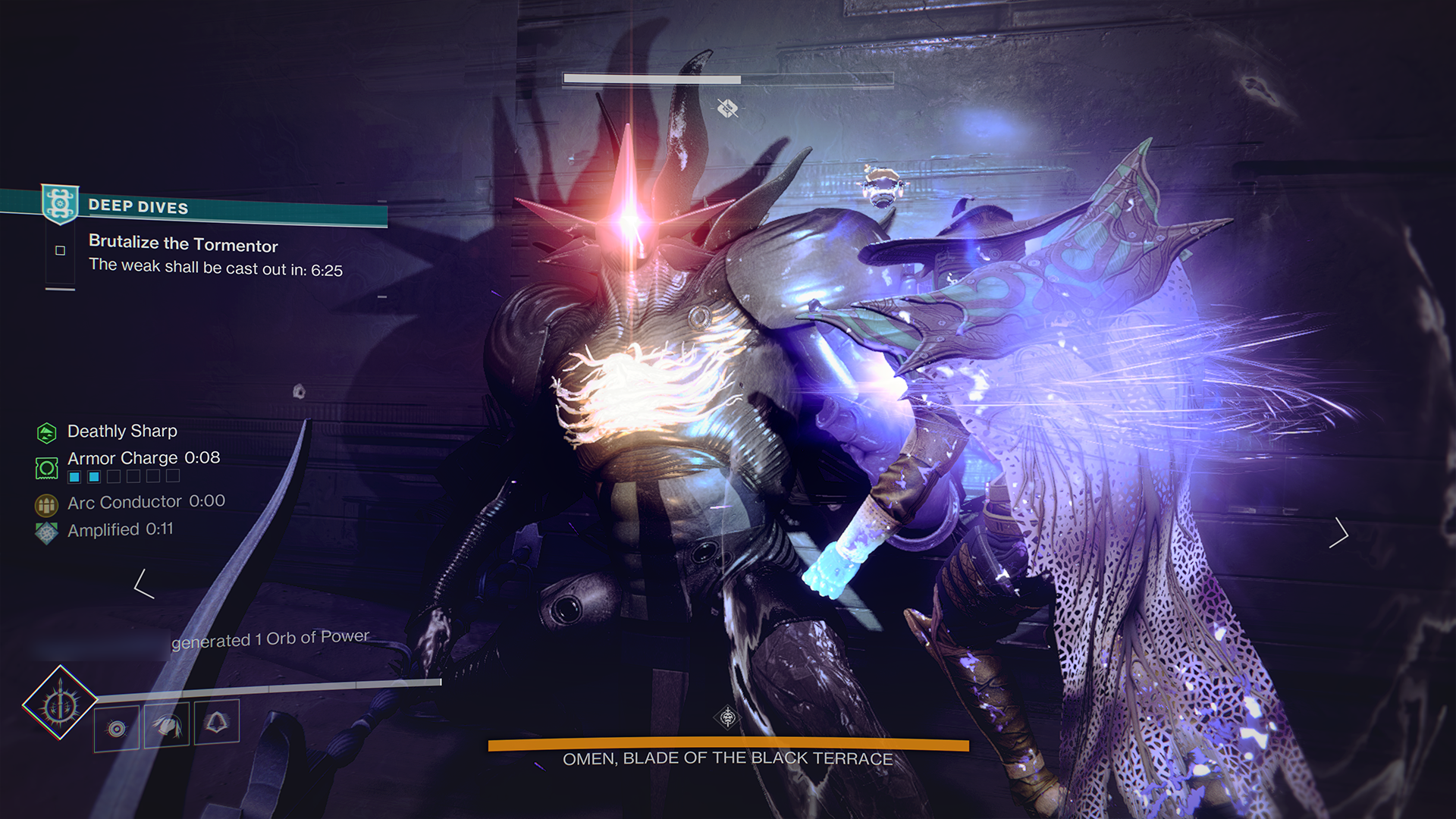Click the boss health bar
The height and width of the screenshot is (819, 1456).
coord(651,77)
